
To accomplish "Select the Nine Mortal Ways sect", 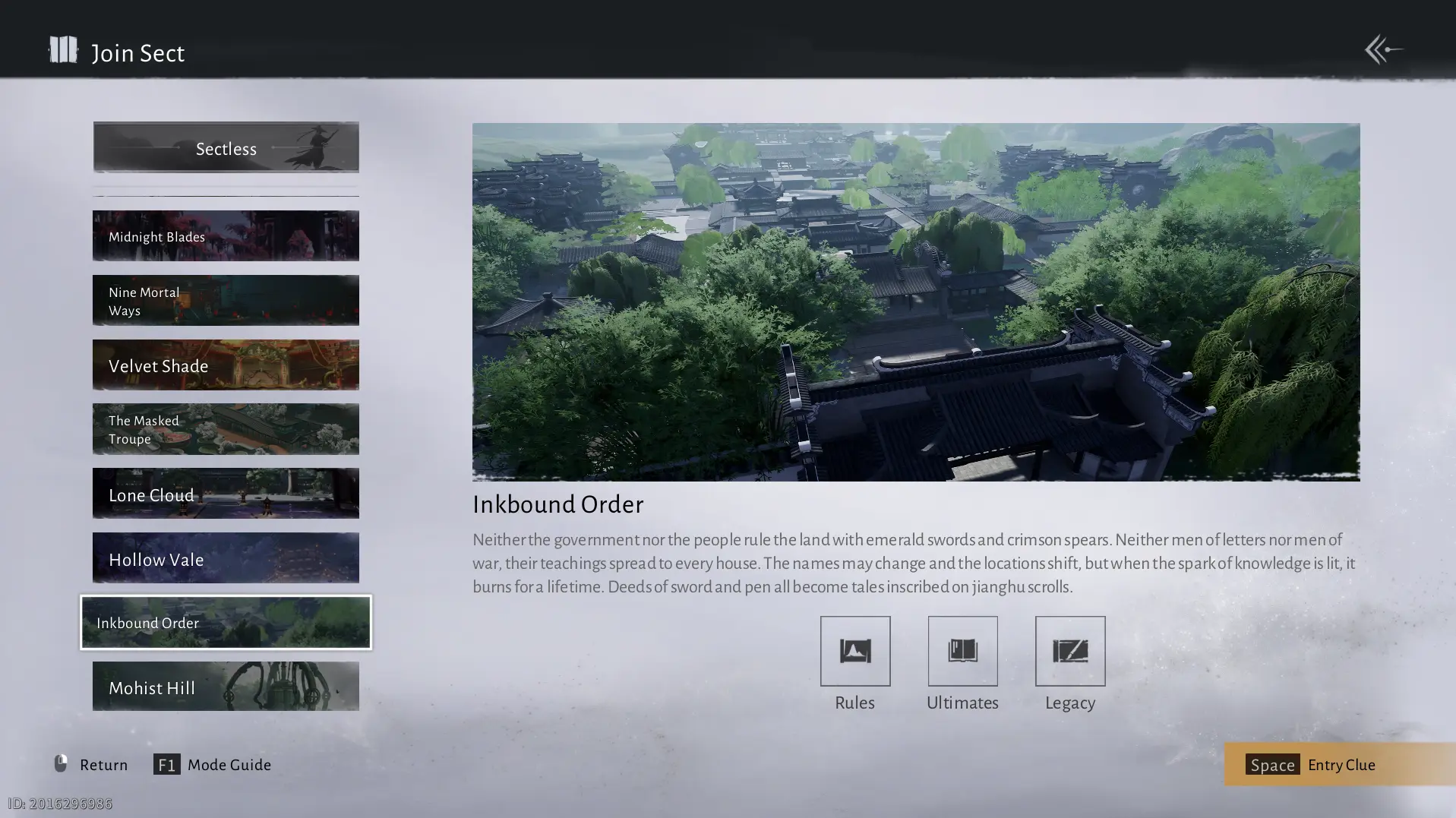I will tap(226, 301).
